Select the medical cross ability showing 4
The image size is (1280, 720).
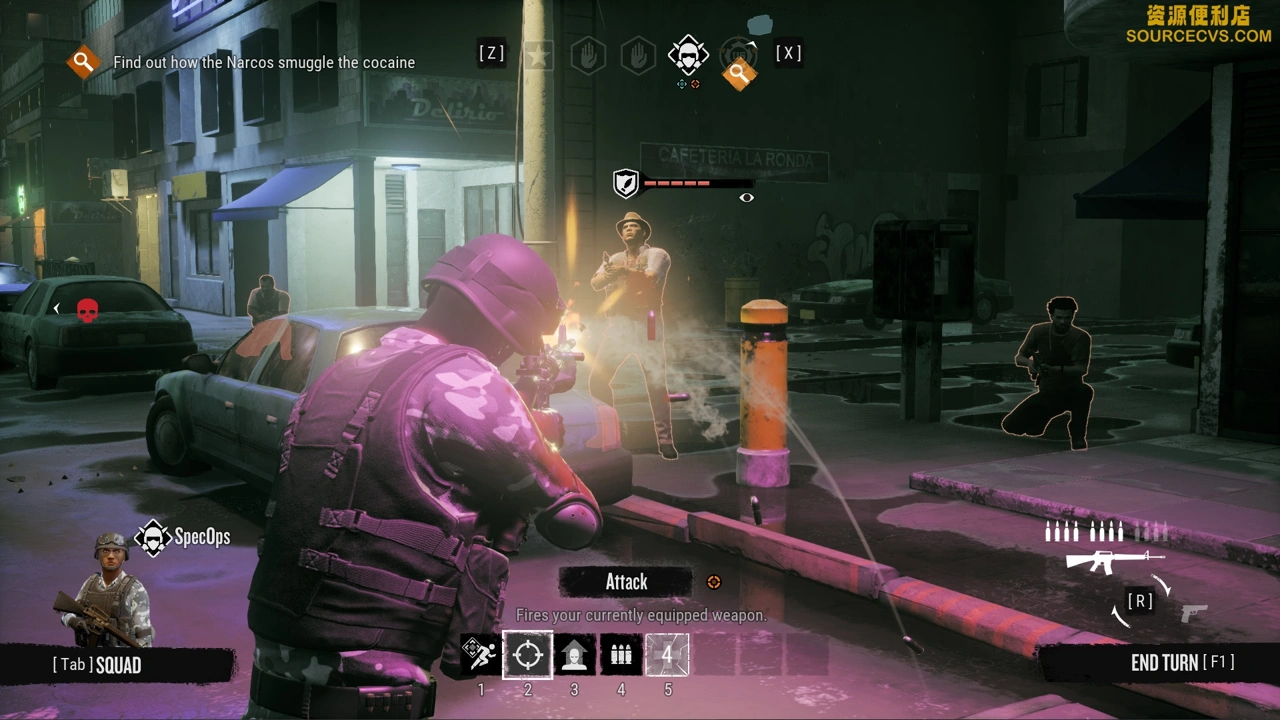click(667, 655)
